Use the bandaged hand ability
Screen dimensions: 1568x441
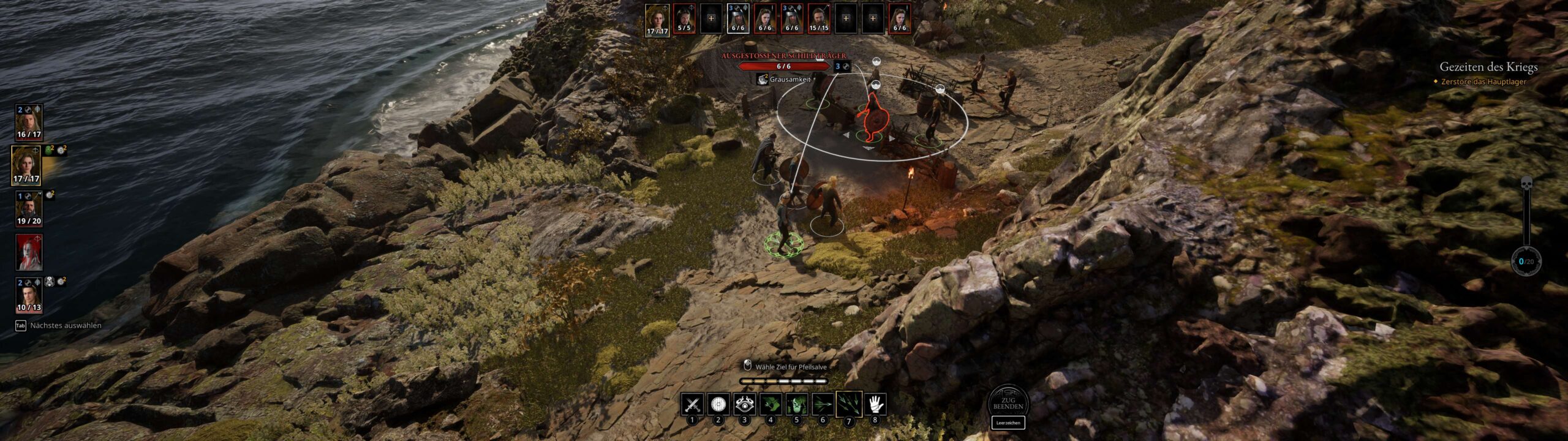[875, 404]
